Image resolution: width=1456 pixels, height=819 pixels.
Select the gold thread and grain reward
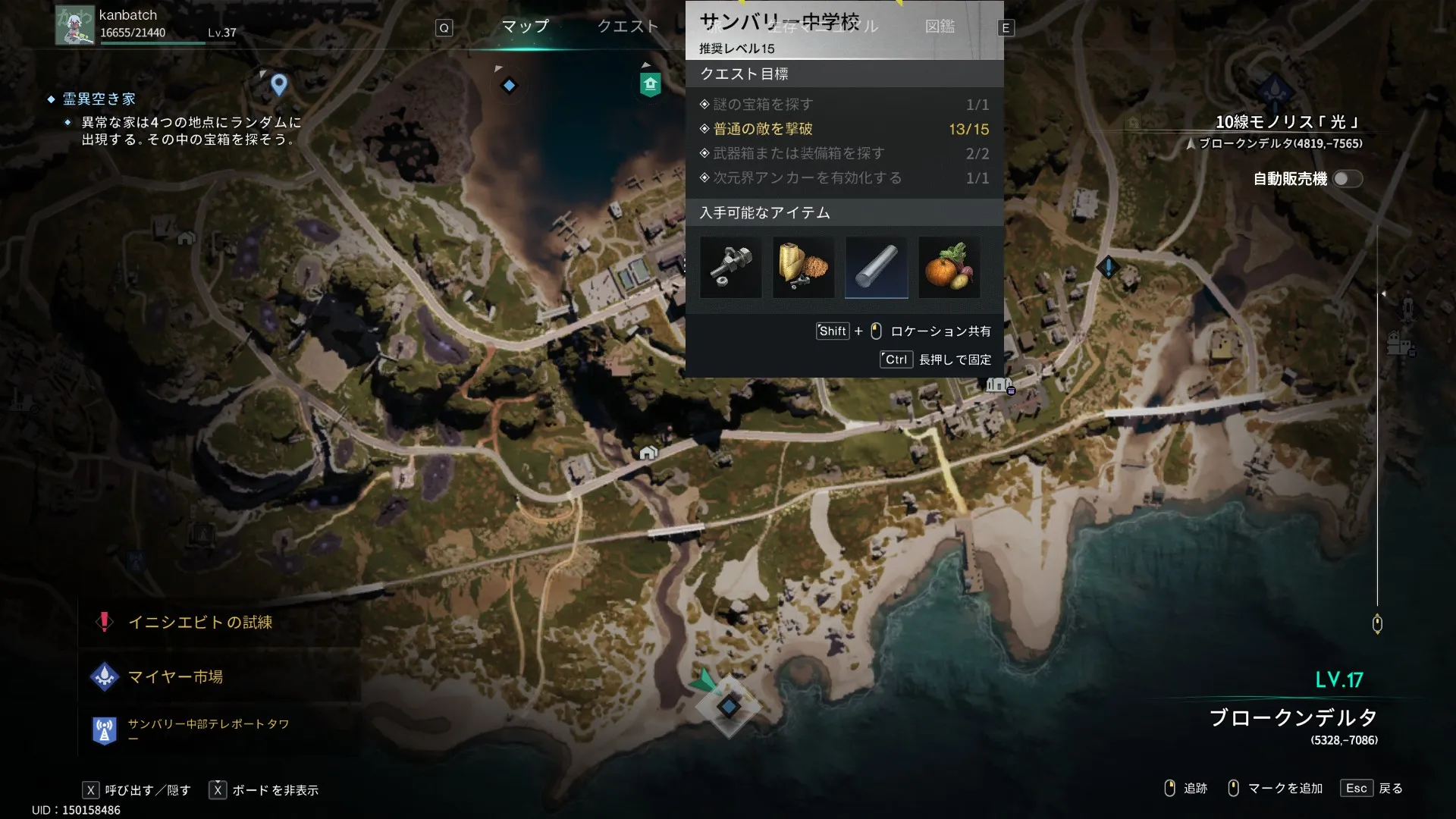(803, 267)
